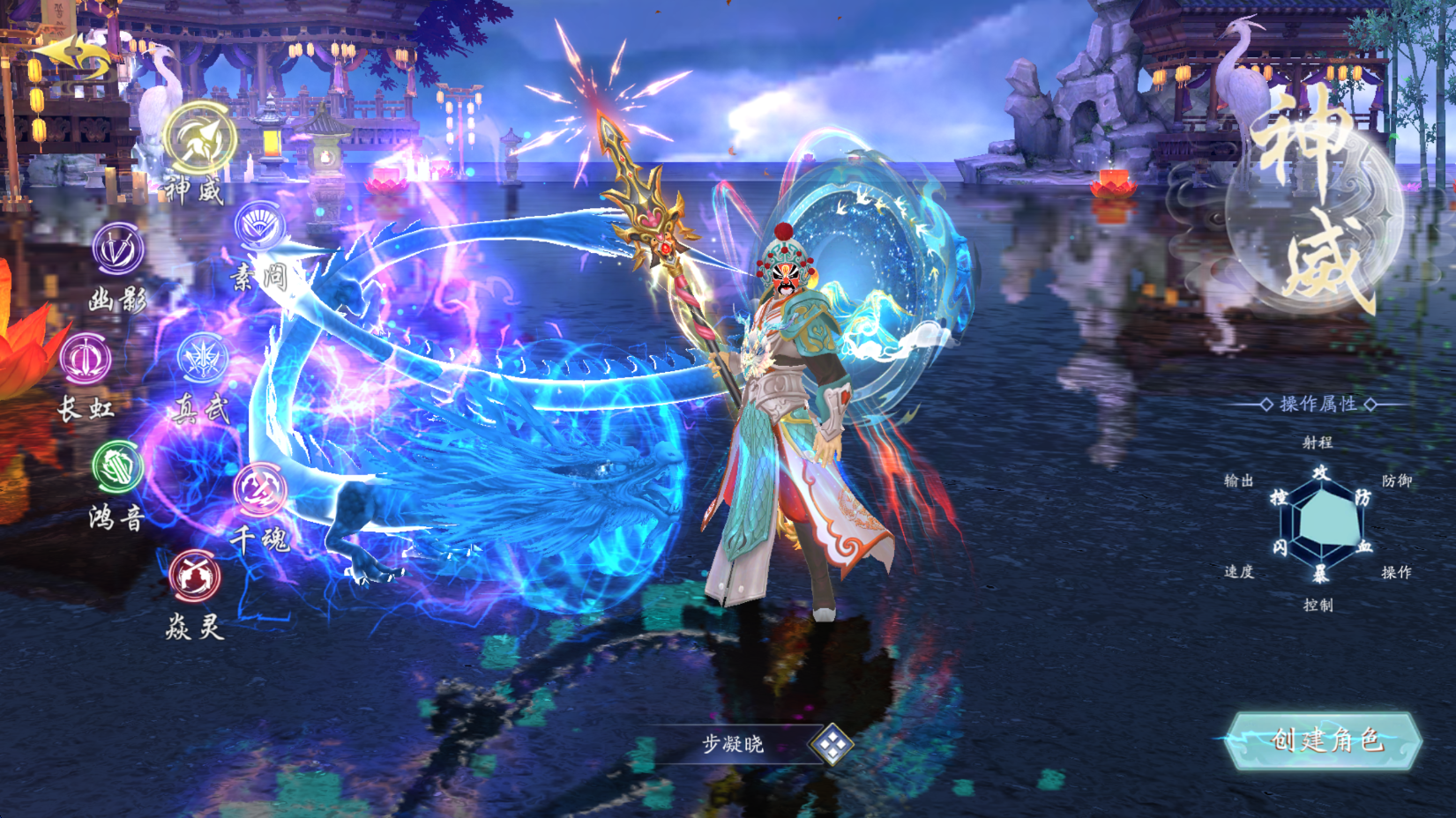
Task: Randomize name with the dice button
Action: pyautogui.click(x=832, y=745)
